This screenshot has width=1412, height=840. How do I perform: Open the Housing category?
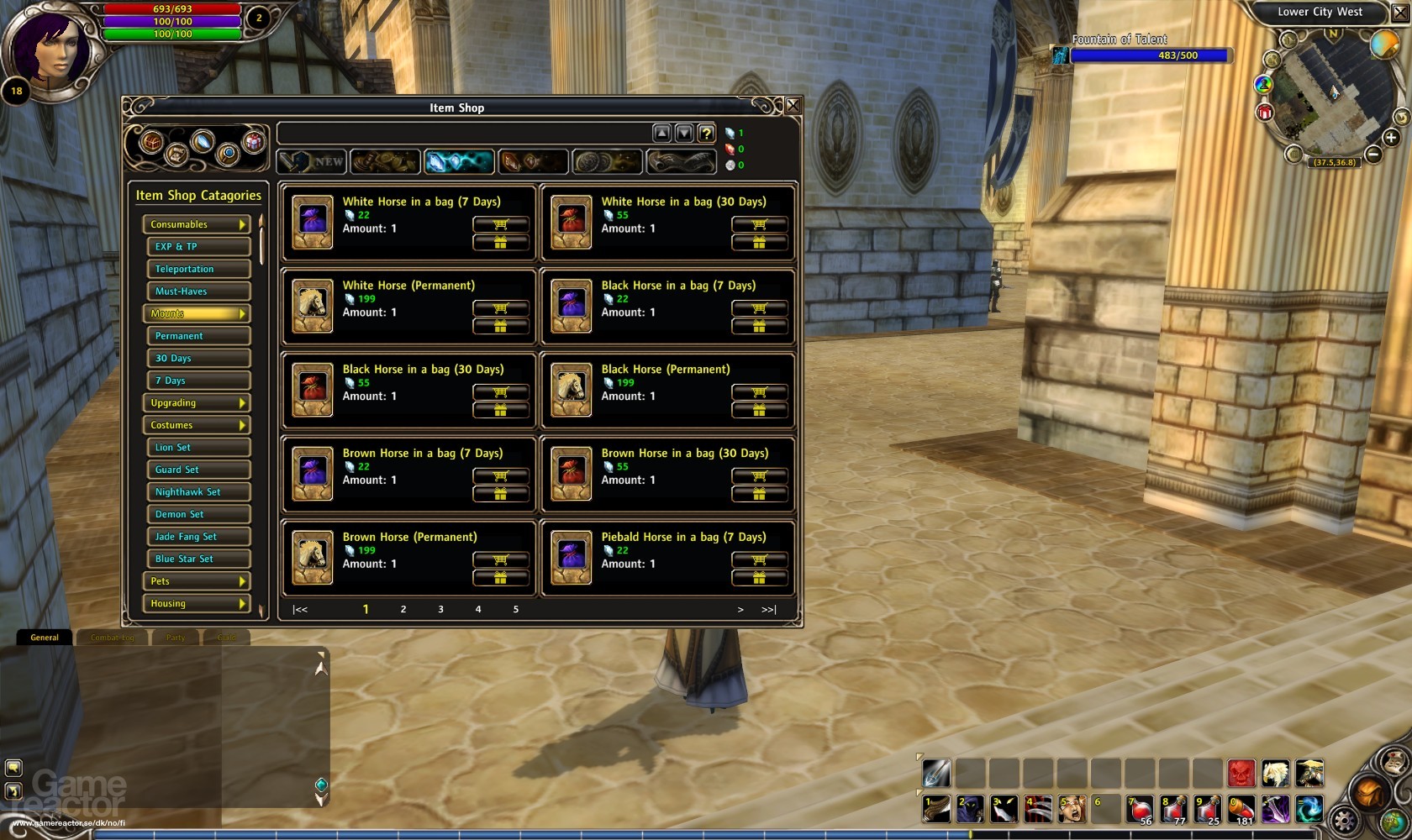[x=197, y=603]
